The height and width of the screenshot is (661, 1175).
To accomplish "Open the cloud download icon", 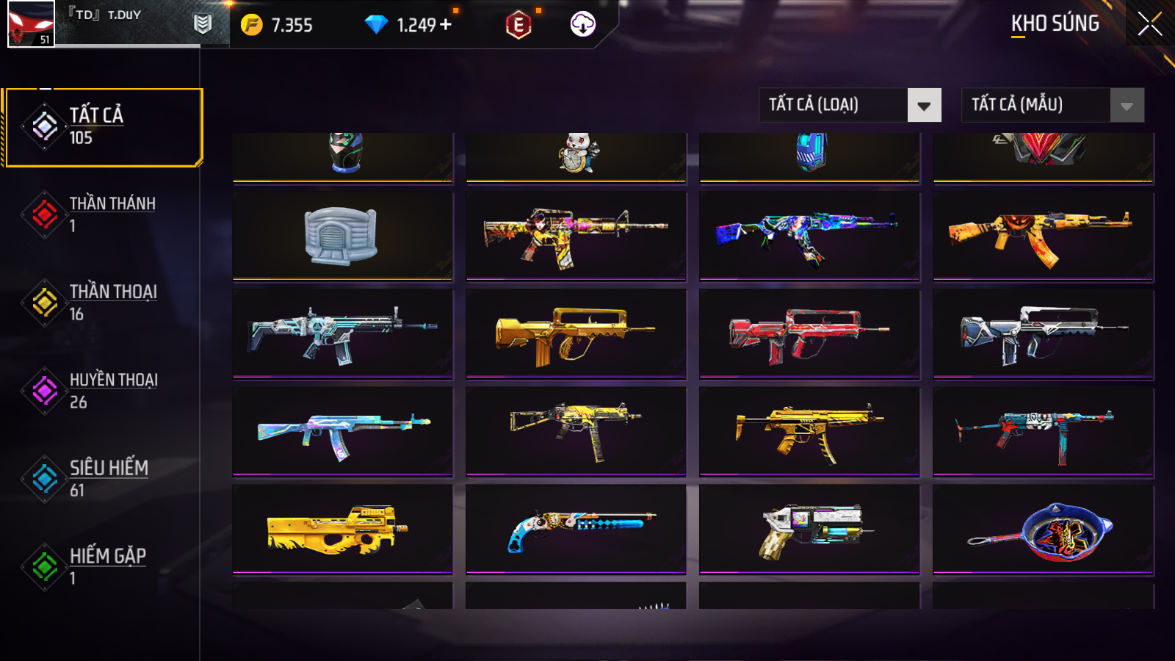I will coord(583,25).
